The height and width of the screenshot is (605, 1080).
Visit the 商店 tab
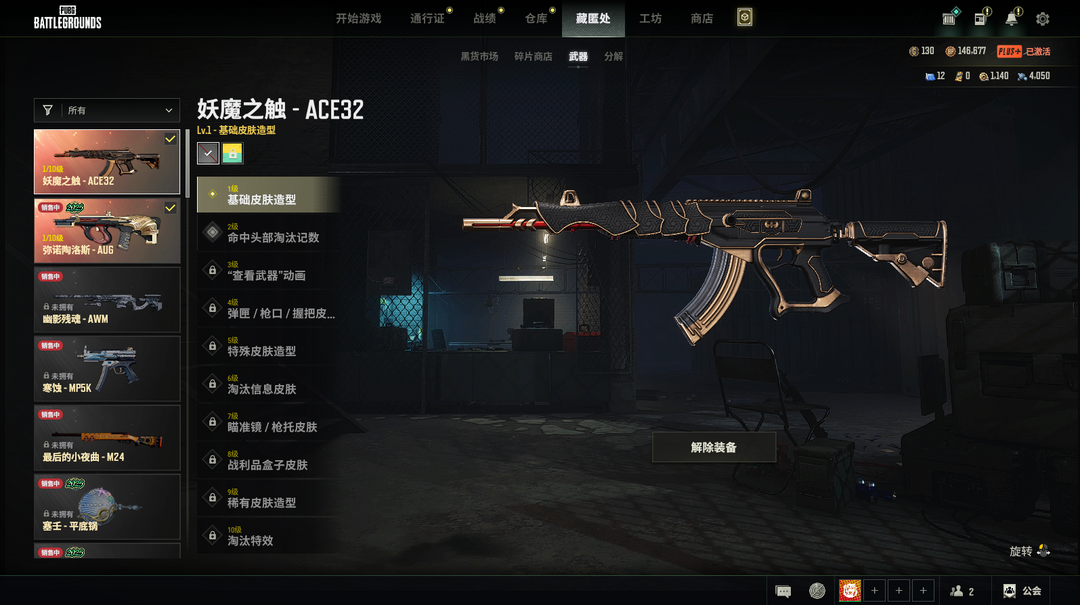click(702, 18)
